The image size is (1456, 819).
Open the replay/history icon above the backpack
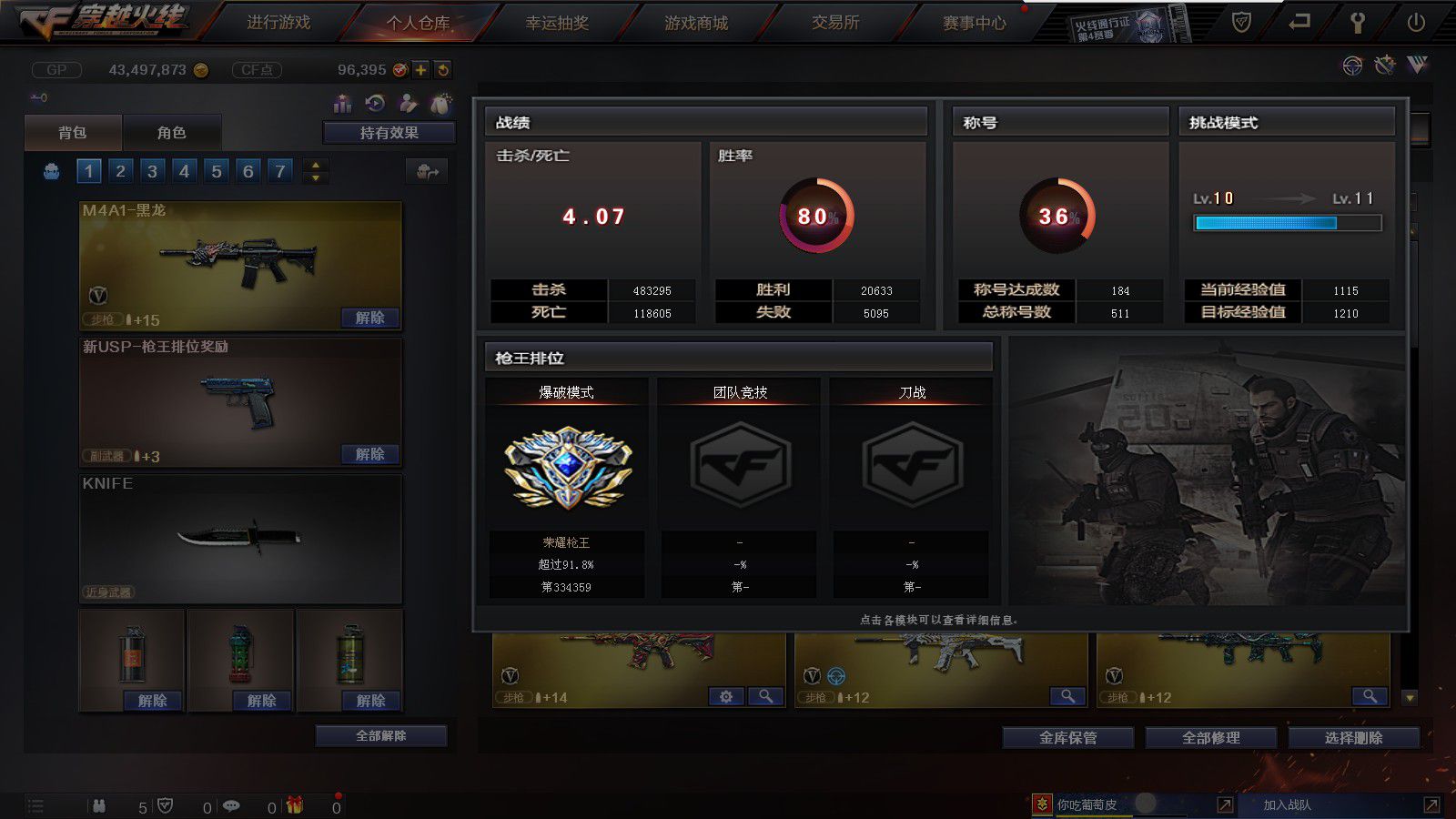coord(376,103)
